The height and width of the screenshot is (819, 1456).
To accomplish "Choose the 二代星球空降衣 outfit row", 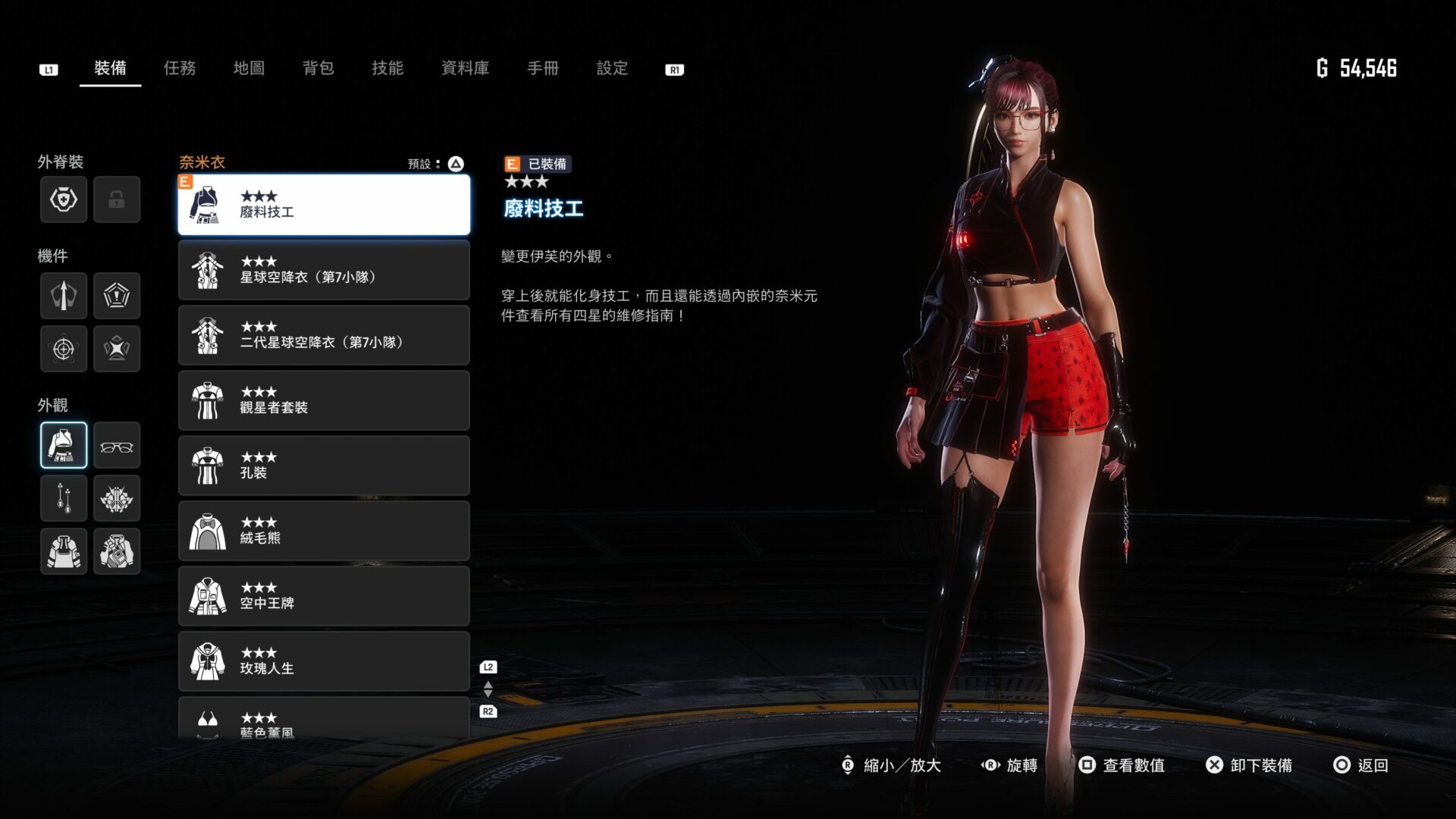I will point(324,336).
